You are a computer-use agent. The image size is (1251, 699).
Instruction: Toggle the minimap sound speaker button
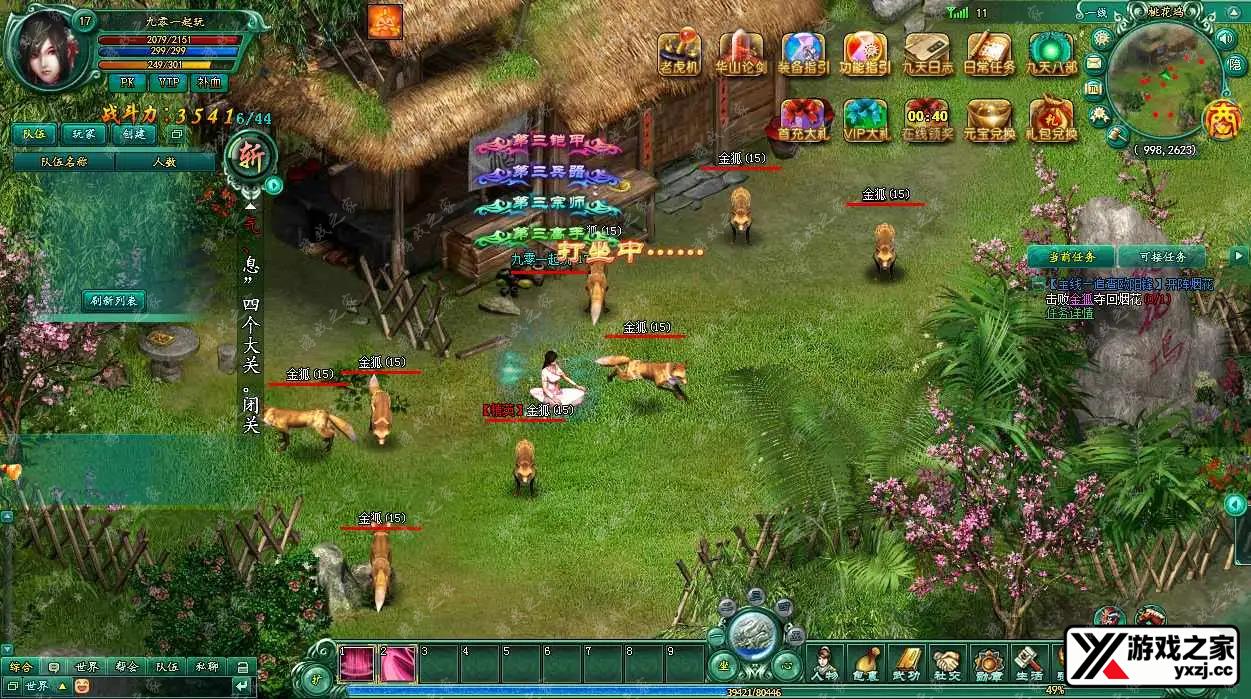pos(1226,38)
